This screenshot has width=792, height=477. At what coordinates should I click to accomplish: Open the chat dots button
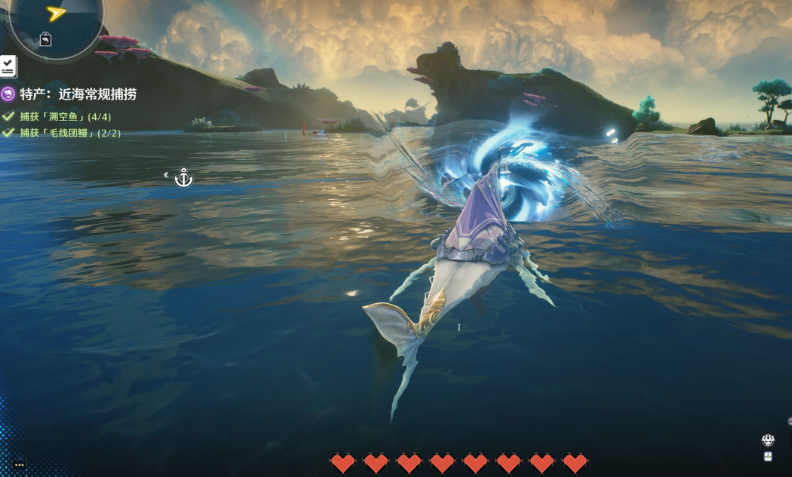pyautogui.click(x=19, y=464)
